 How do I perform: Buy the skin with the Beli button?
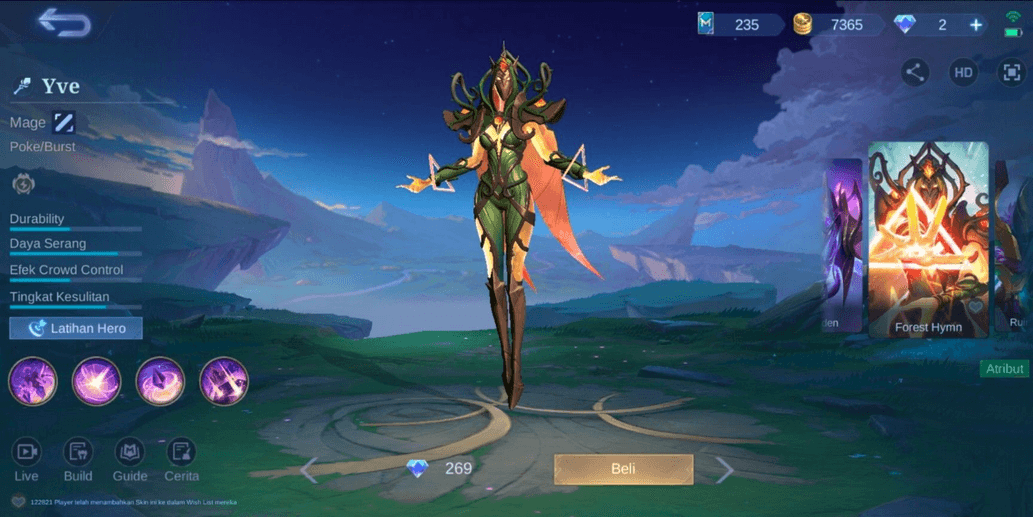[623, 468]
